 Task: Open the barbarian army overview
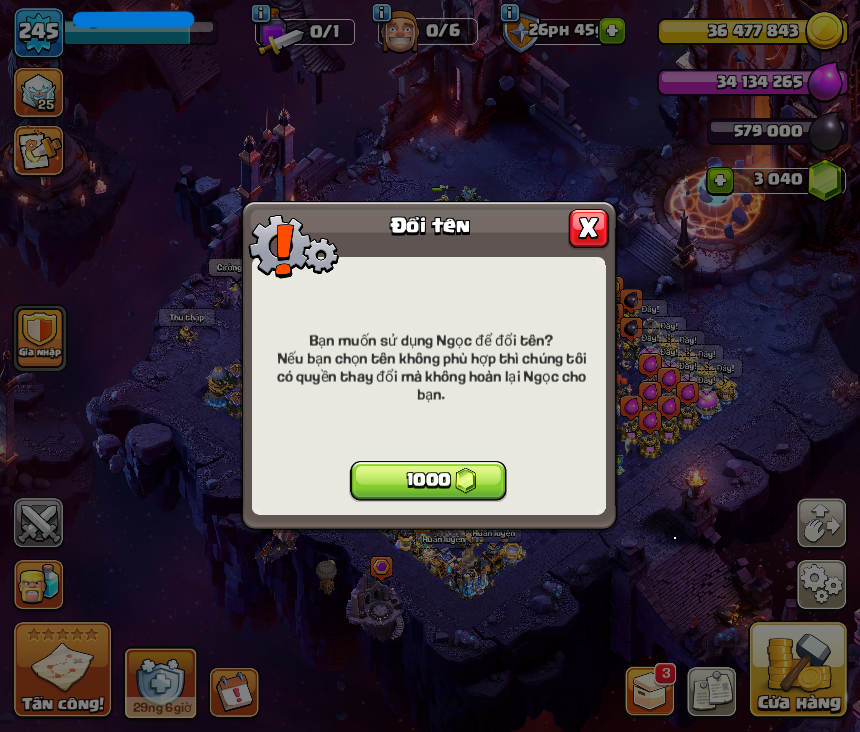38,584
